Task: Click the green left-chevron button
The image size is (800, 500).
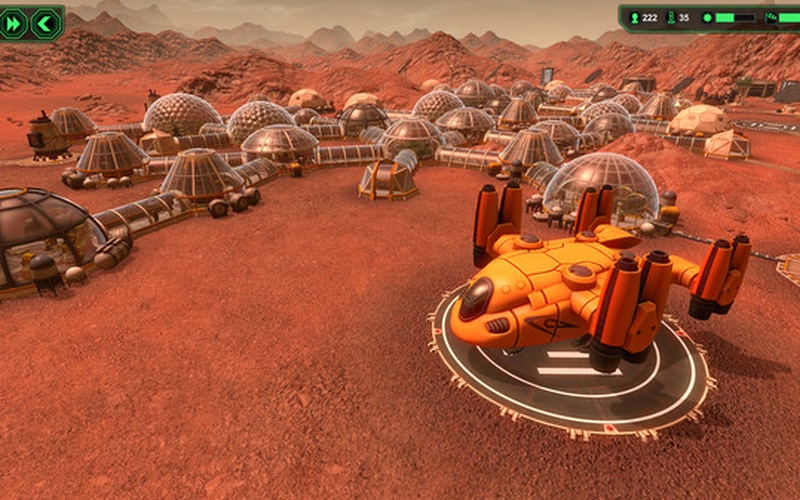Action: [x=45, y=23]
